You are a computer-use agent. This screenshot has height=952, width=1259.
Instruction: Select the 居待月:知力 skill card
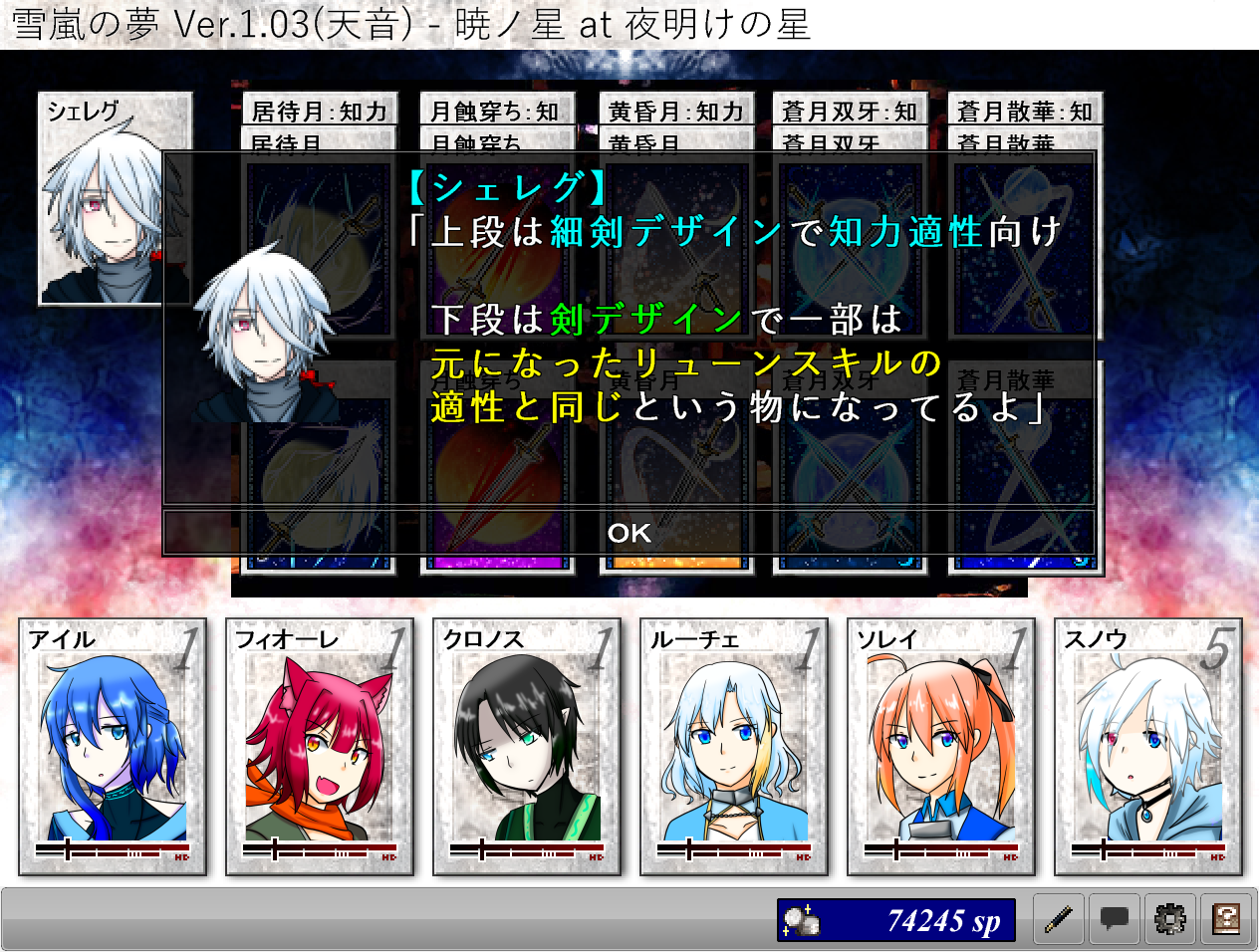319,111
